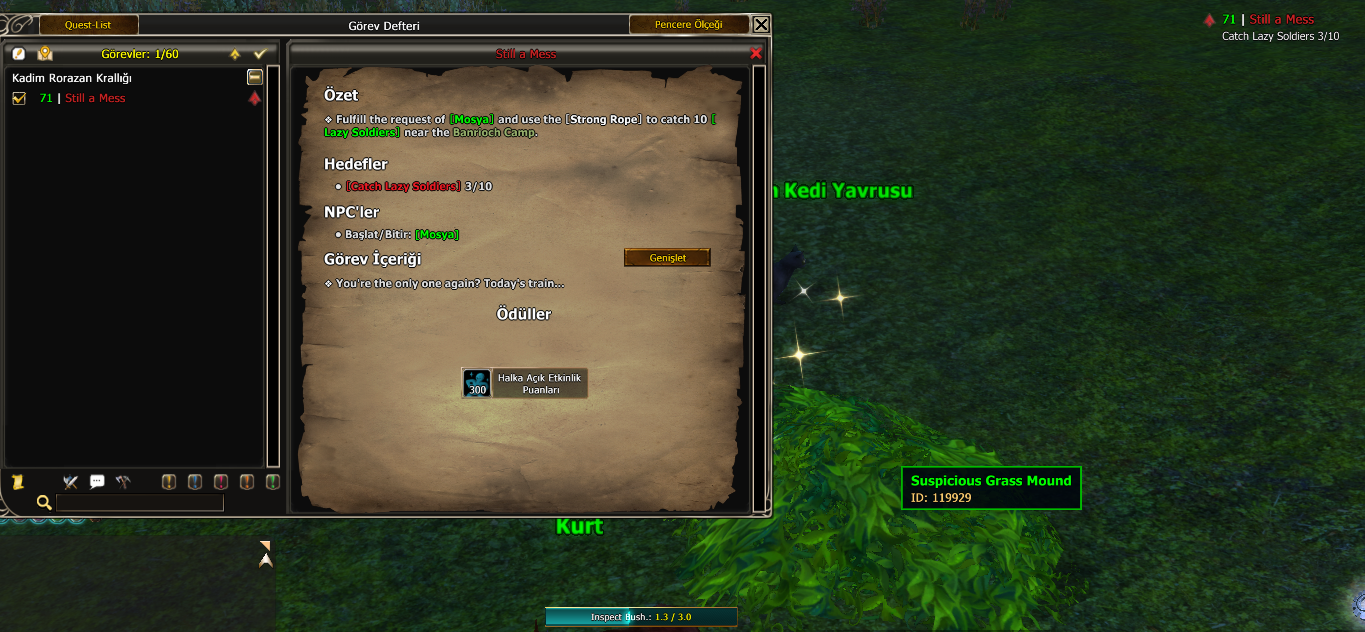The height and width of the screenshot is (632, 1365).
Task: Select Still a Mess in quest list
Action: (x=95, y=98)
